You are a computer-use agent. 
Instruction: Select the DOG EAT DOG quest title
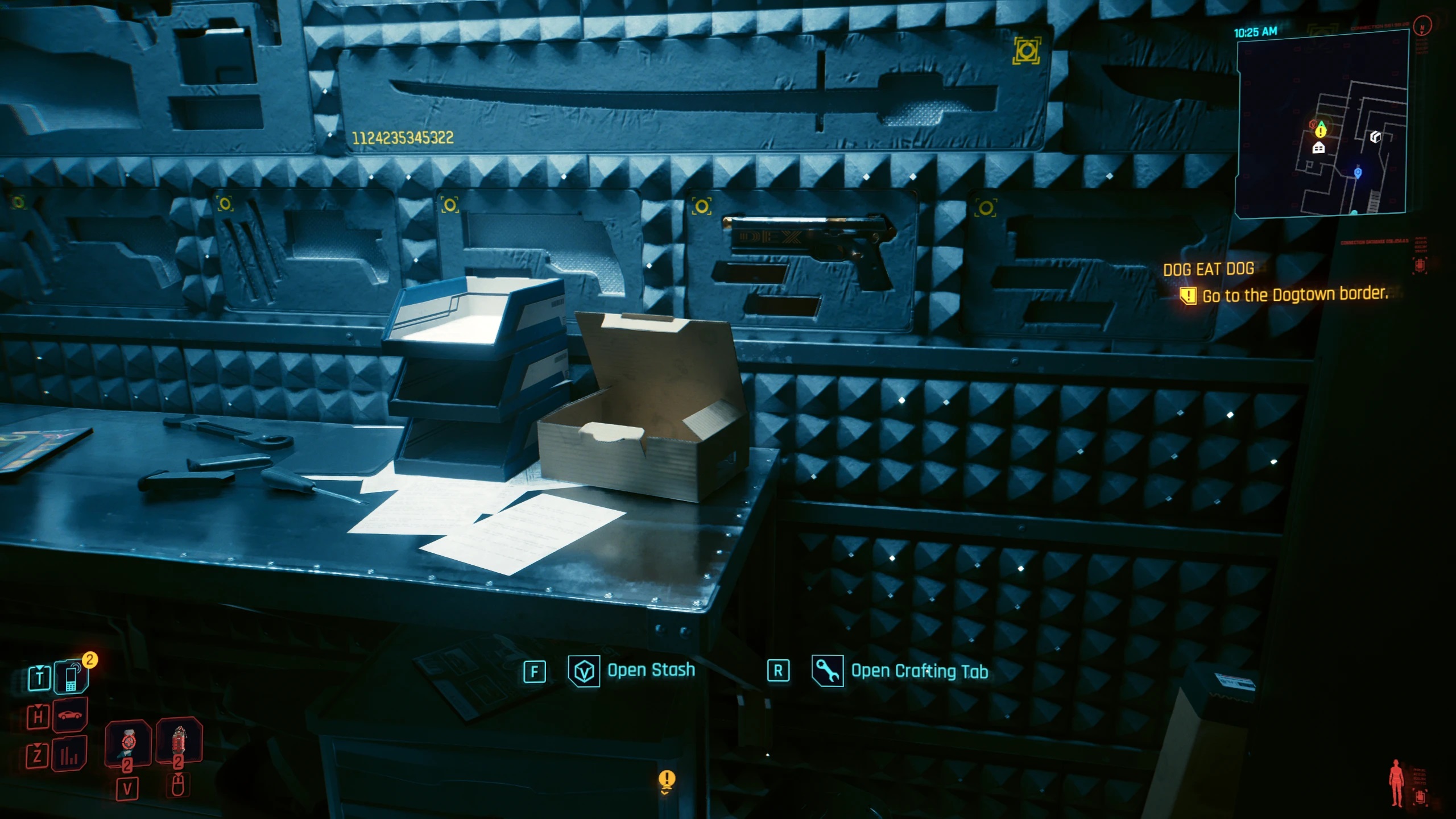(x=1207, y=268)
